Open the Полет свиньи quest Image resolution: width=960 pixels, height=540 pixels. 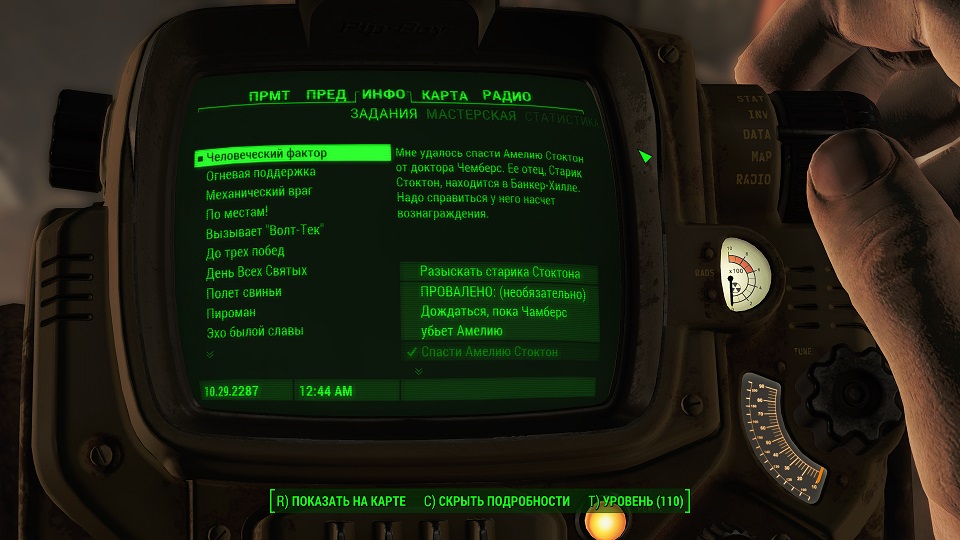click(243, 292)
